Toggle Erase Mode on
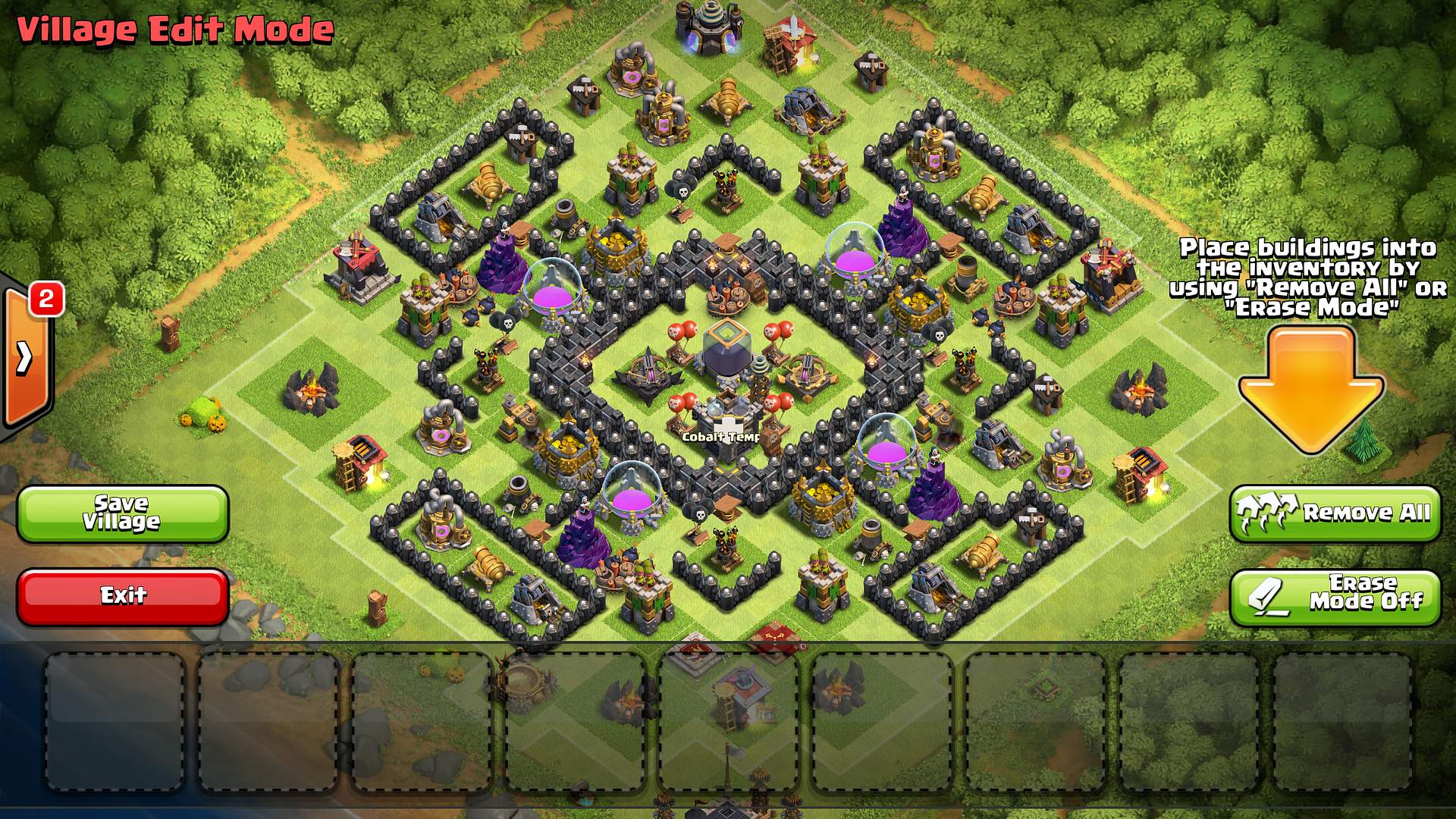 pos(1334,597)
